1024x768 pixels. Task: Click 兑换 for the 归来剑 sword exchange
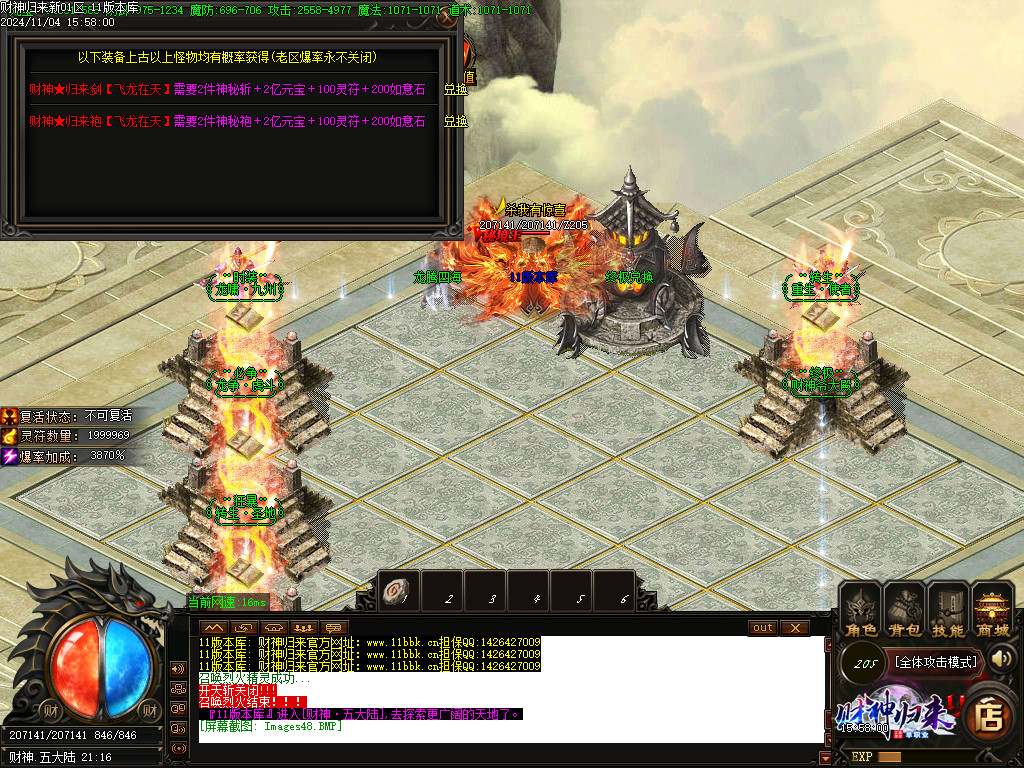click(455, 89)
